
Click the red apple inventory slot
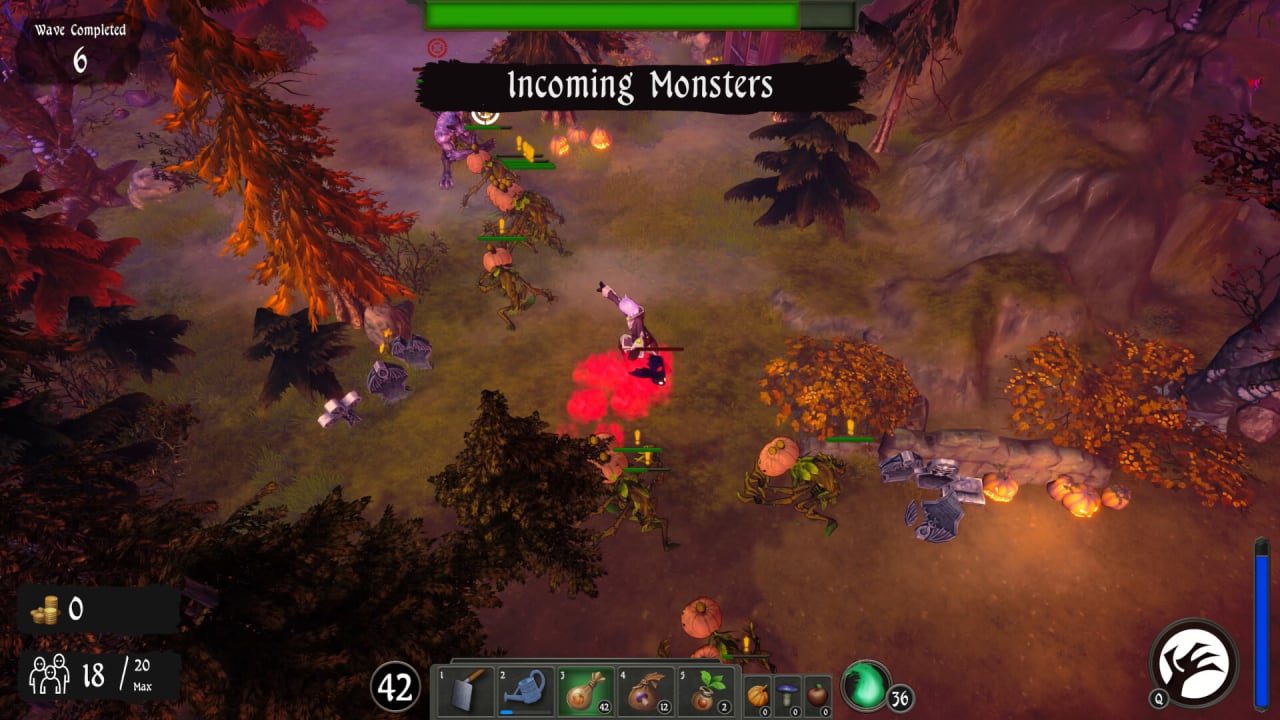pyautogui.click(x=818, y=694)
